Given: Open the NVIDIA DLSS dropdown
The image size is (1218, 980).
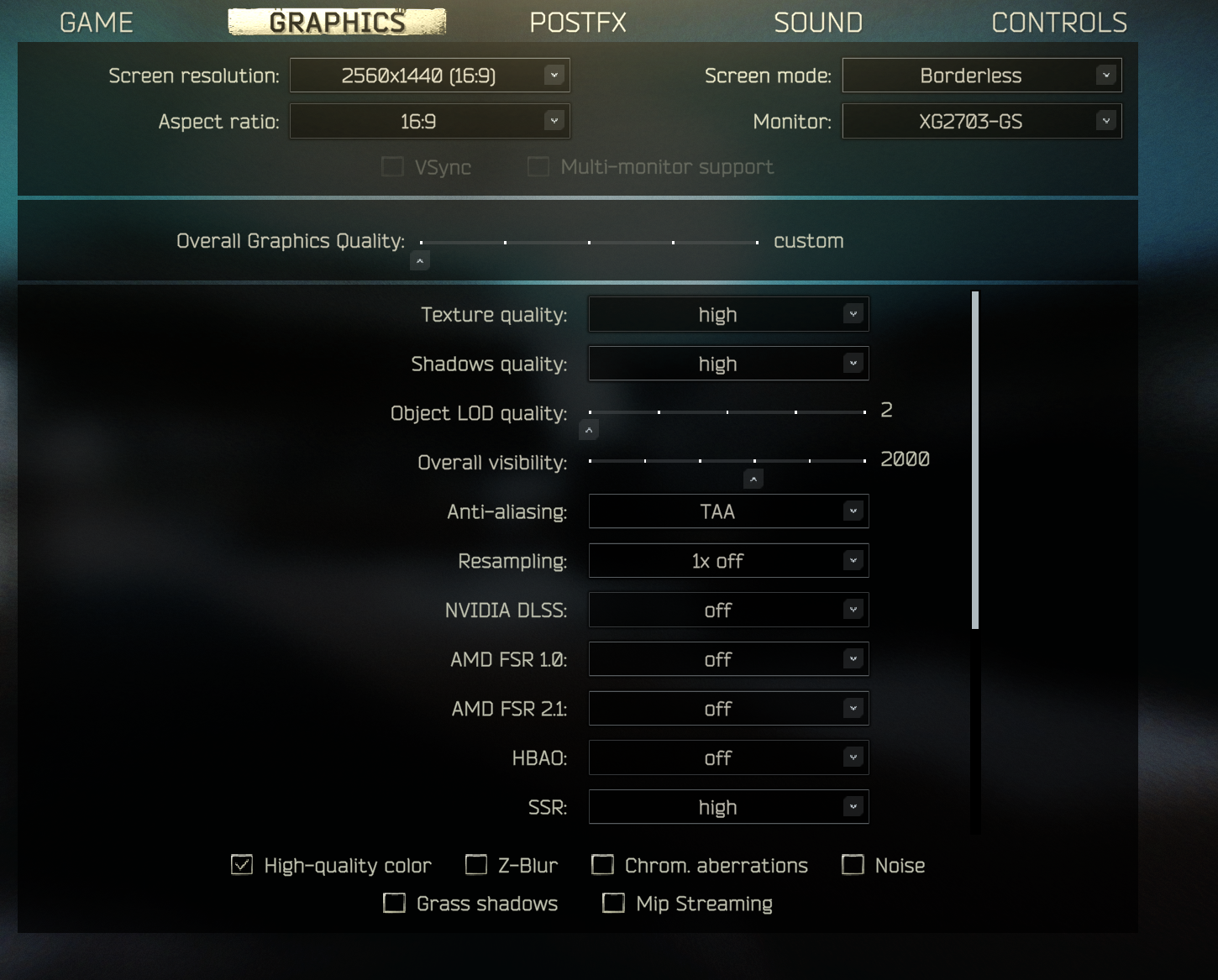Looking at the screenshot, I should (x=727, y=610).
